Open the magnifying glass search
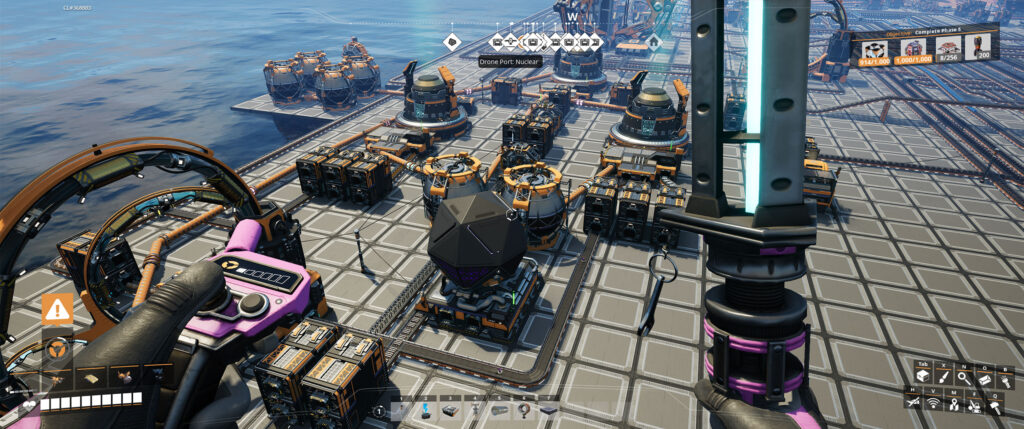 click(964, 376)
